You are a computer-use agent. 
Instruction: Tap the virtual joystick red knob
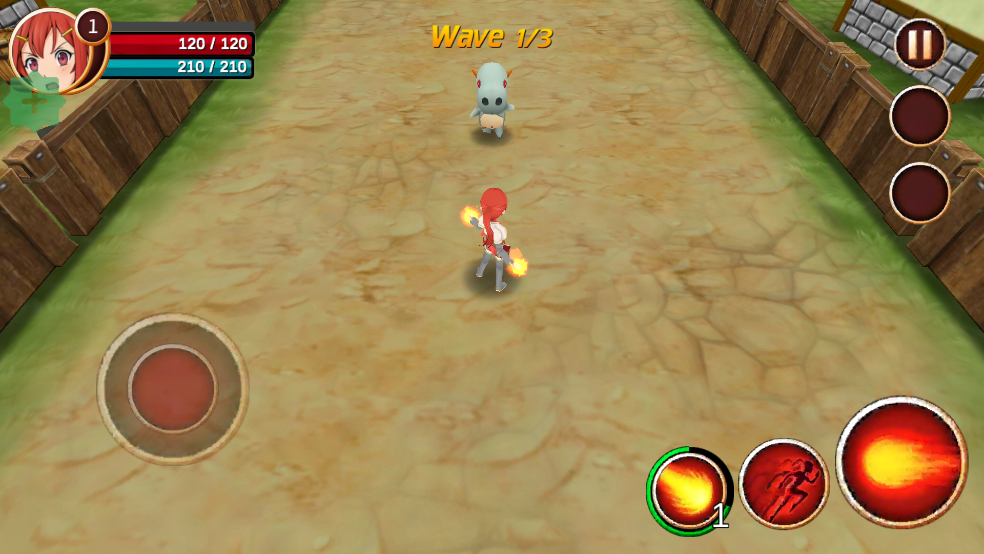coord(172,388)
